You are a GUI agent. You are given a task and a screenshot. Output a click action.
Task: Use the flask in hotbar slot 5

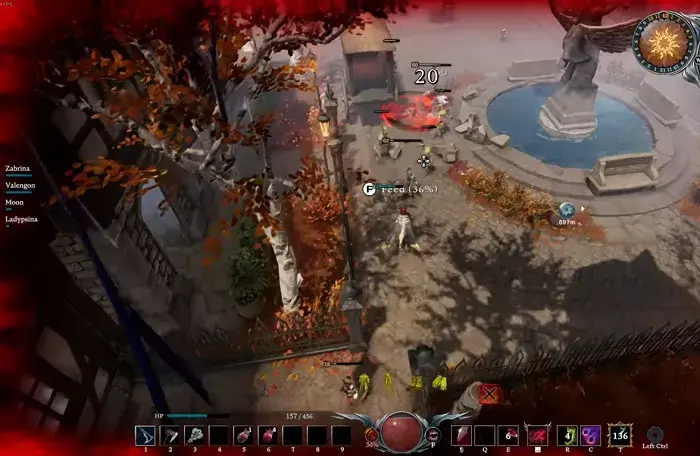243,435
